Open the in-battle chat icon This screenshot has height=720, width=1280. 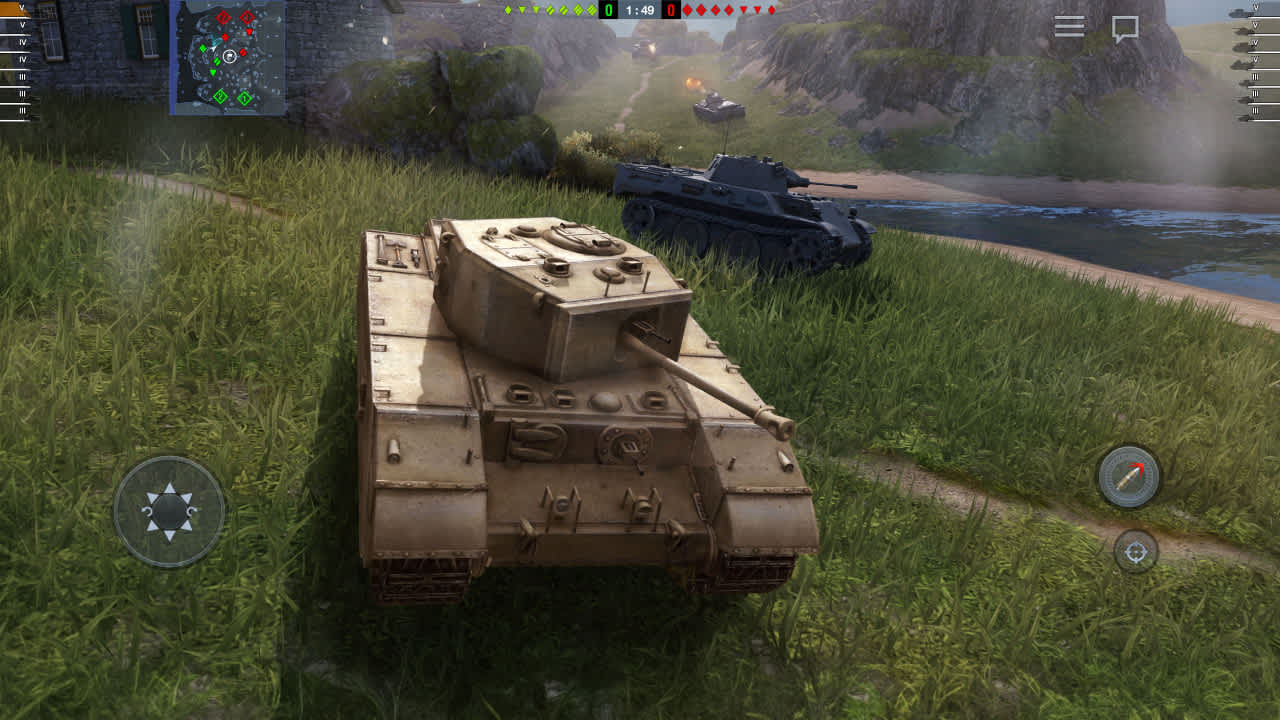click(x=1124, y=27)
